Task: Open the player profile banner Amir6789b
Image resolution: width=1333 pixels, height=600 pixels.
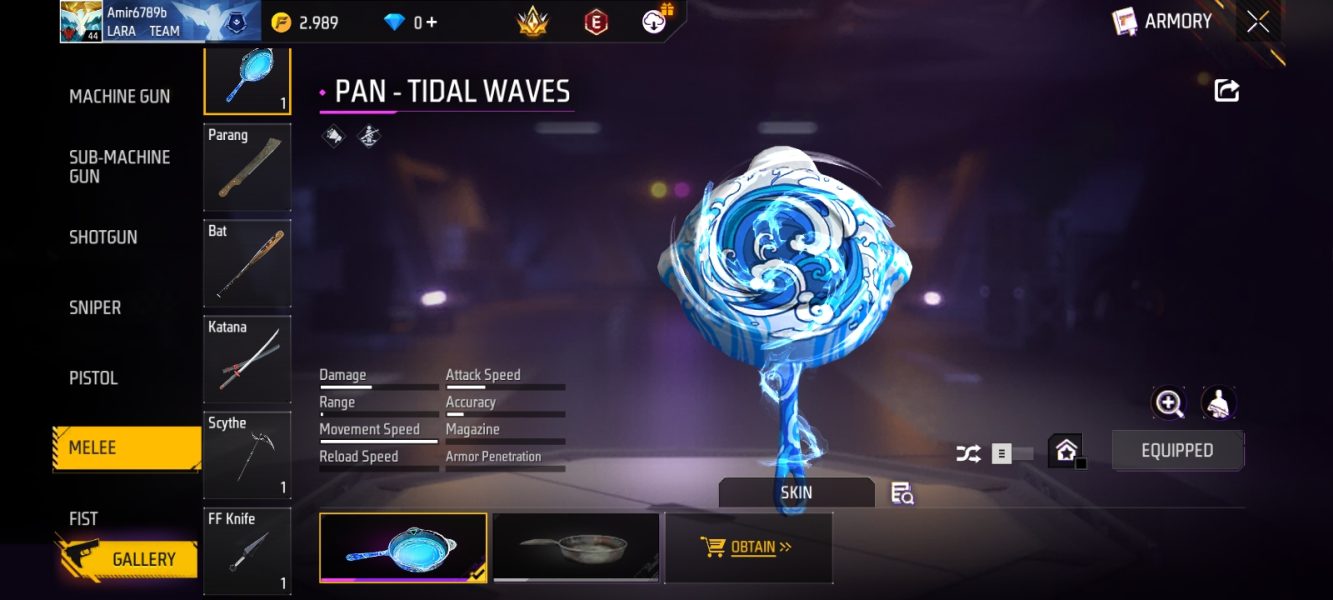Action: click(160, 21)
